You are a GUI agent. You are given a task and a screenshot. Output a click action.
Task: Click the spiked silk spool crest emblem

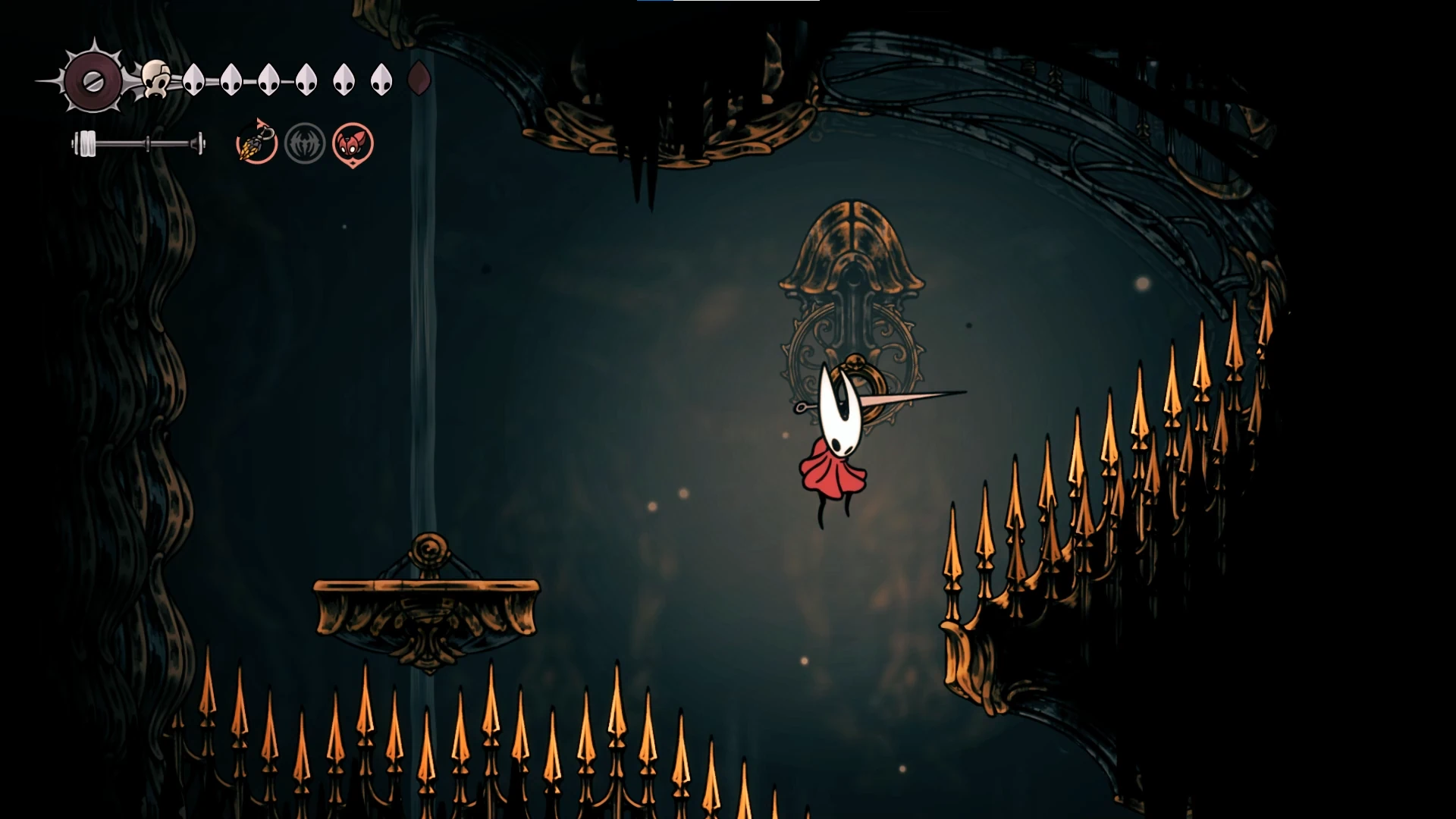point(93,80)
